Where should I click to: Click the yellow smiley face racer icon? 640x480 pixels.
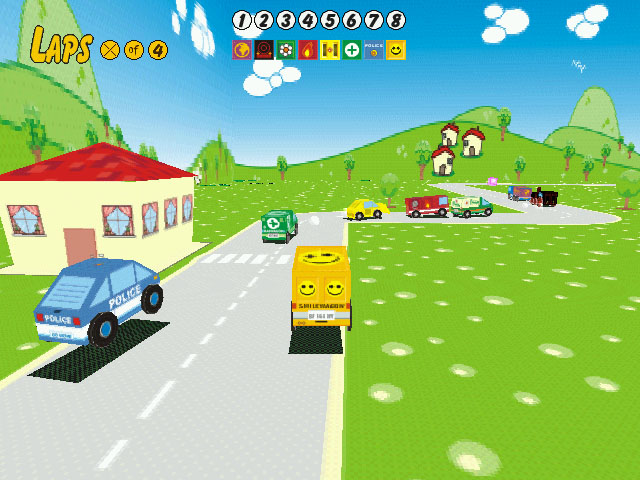click(x=396, y=50)
